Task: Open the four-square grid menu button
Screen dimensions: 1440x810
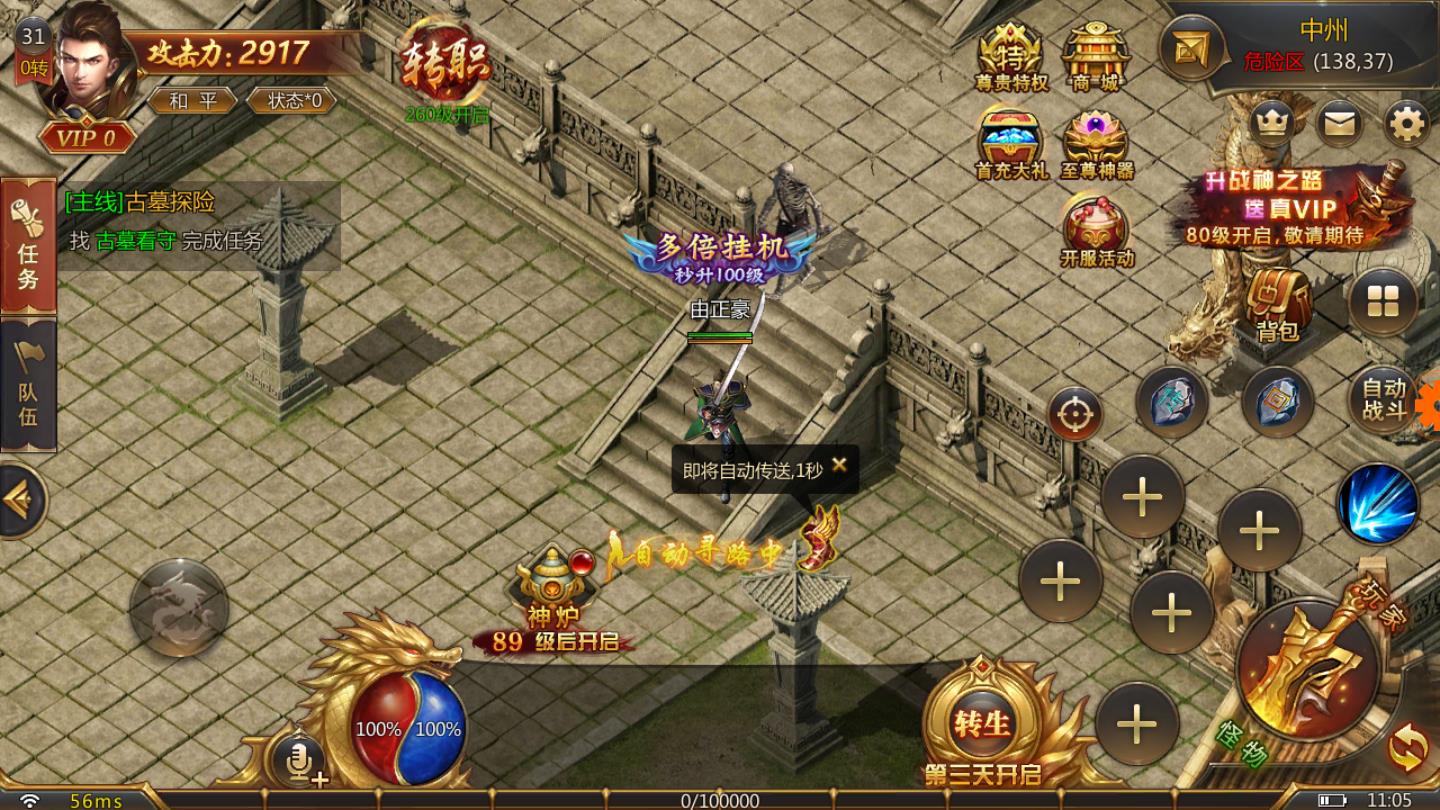Action: [x=1383, y=302]
